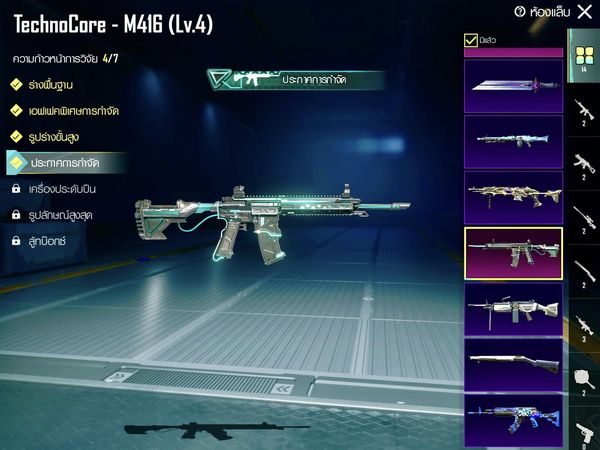
Task: Toggle the มีแล้ว owned filter checkbox
Action: pos(472,41)
